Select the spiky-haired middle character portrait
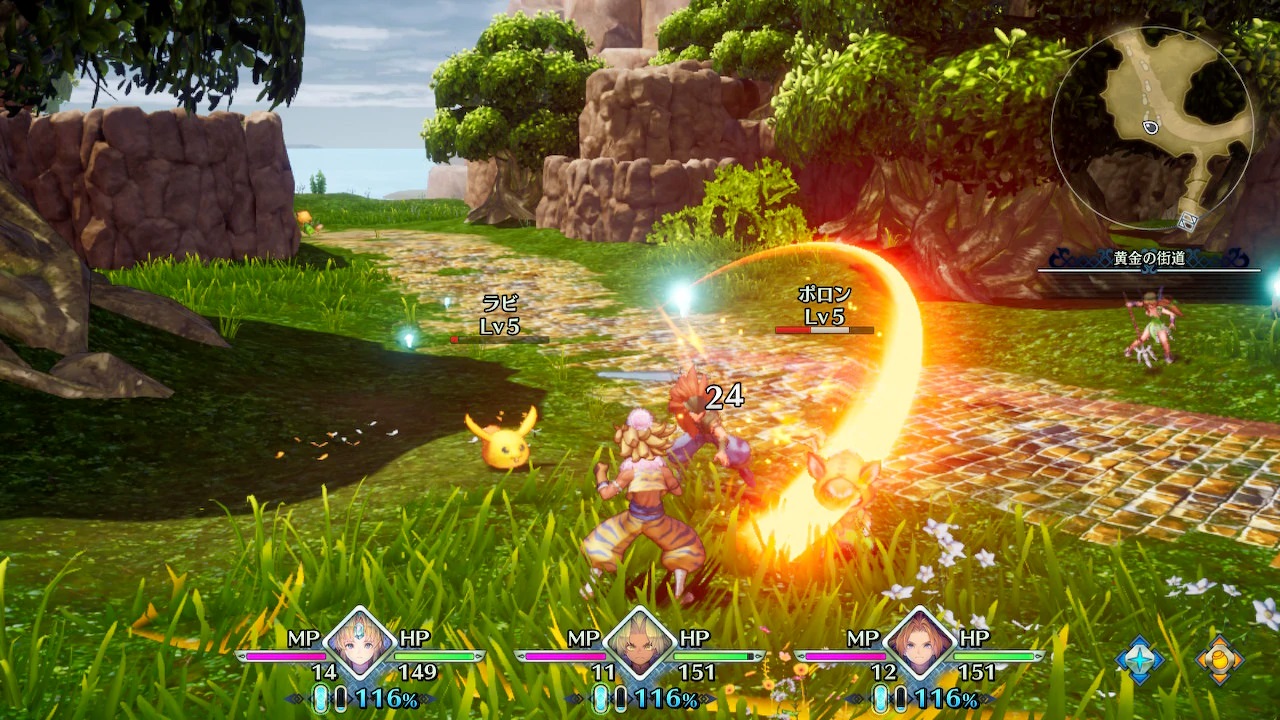This screenshot has height=720, width=1280. point(639,645)
